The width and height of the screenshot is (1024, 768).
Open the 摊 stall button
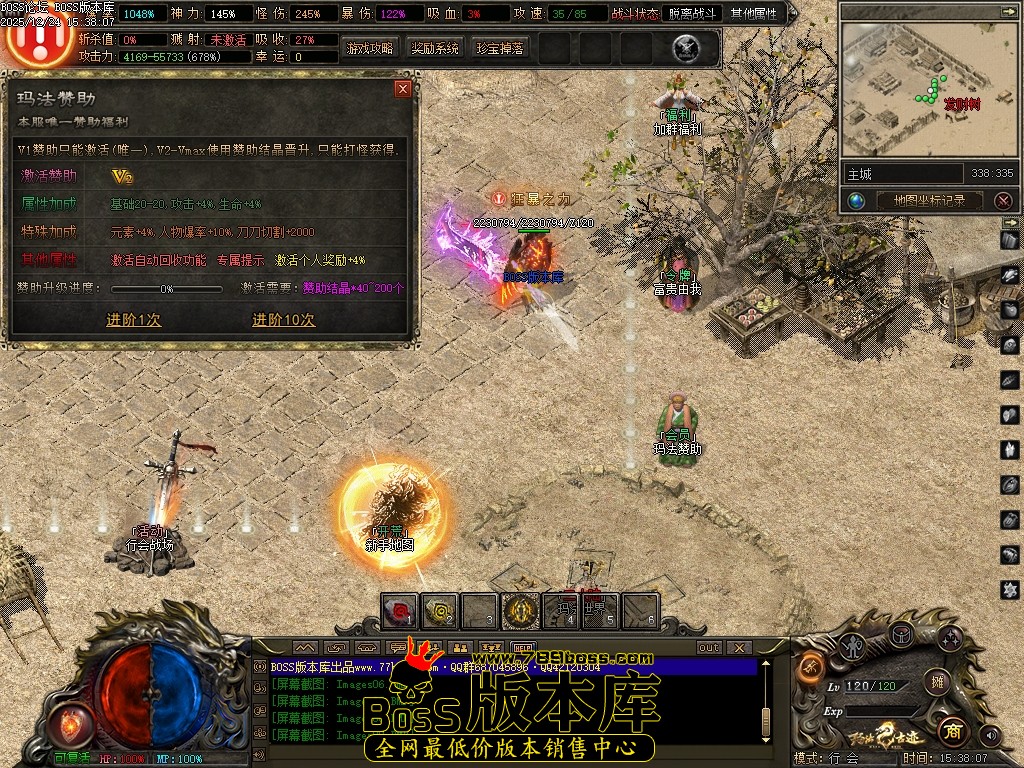936,682
